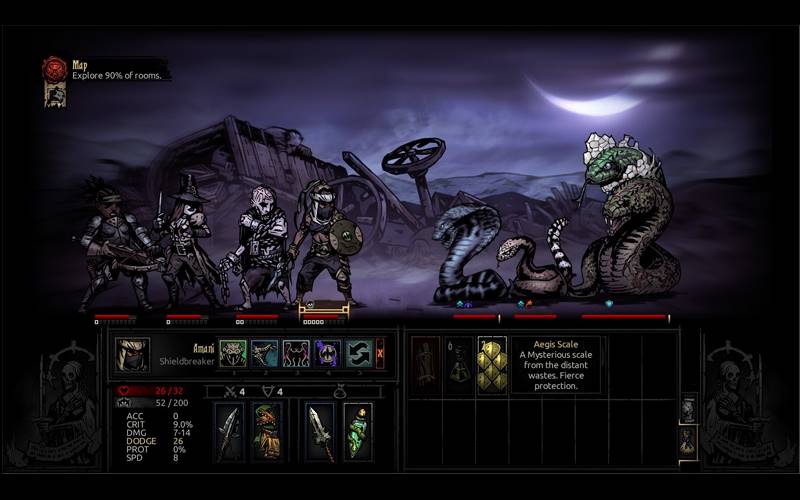The height and width of the screenshot is (500, 800).
Task: Select the Aegis Scale inventory item
Action: click(x=491, y=366)
